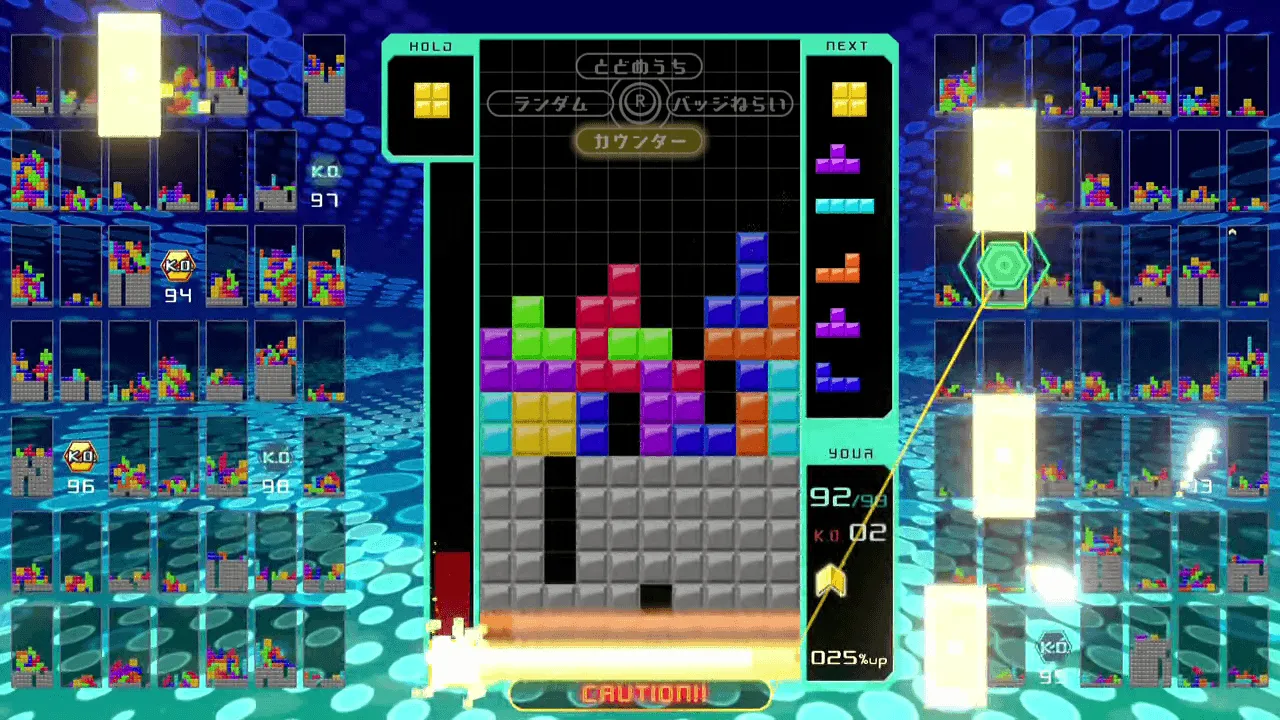Click the yellow O-piece atop the NEXT queue

847,100
